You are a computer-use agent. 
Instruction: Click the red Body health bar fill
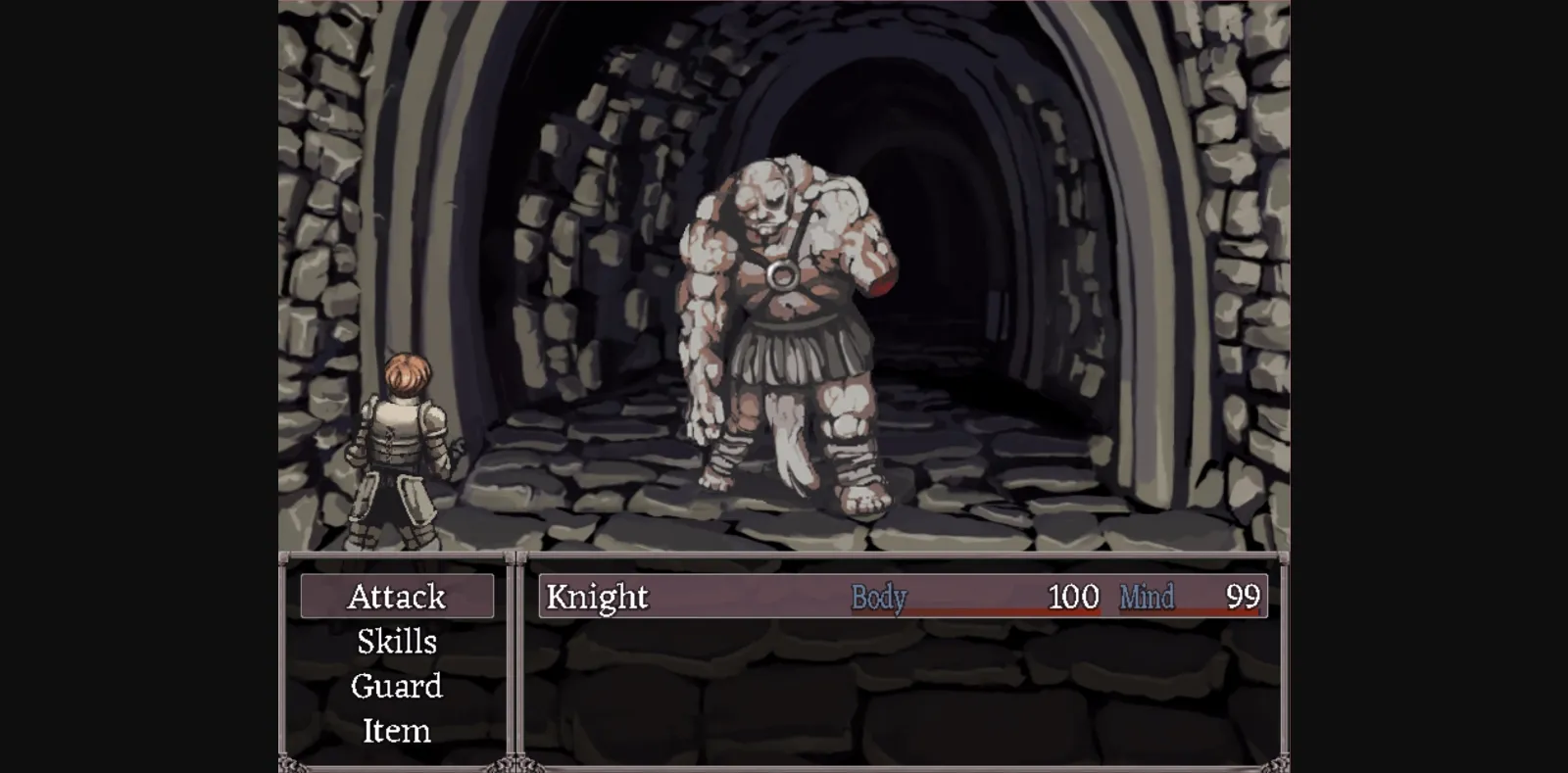click(x=980, y=610)
